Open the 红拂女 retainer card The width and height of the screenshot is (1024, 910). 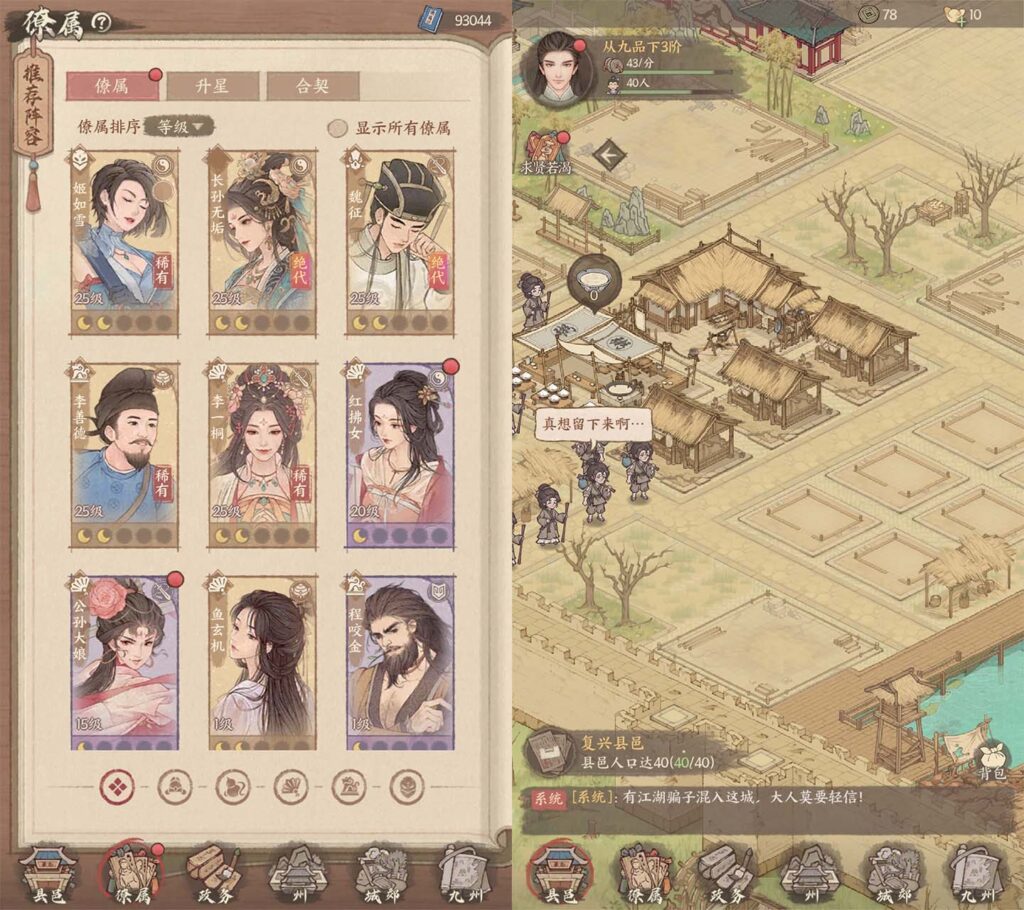point(400,456)
